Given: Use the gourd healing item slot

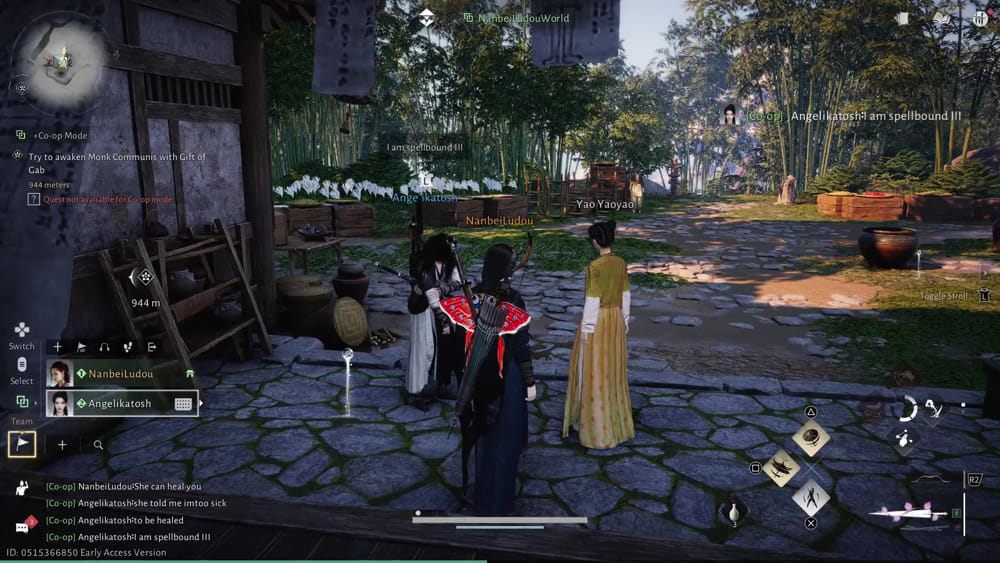Looking at the screenshot, I should coord(733,513).
